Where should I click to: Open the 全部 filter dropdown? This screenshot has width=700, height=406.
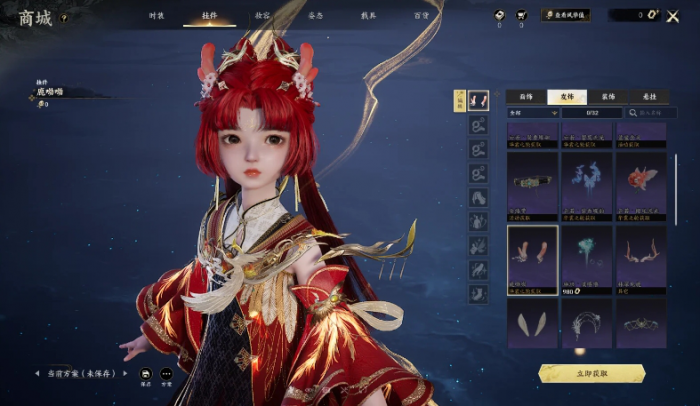click(530, 113)
